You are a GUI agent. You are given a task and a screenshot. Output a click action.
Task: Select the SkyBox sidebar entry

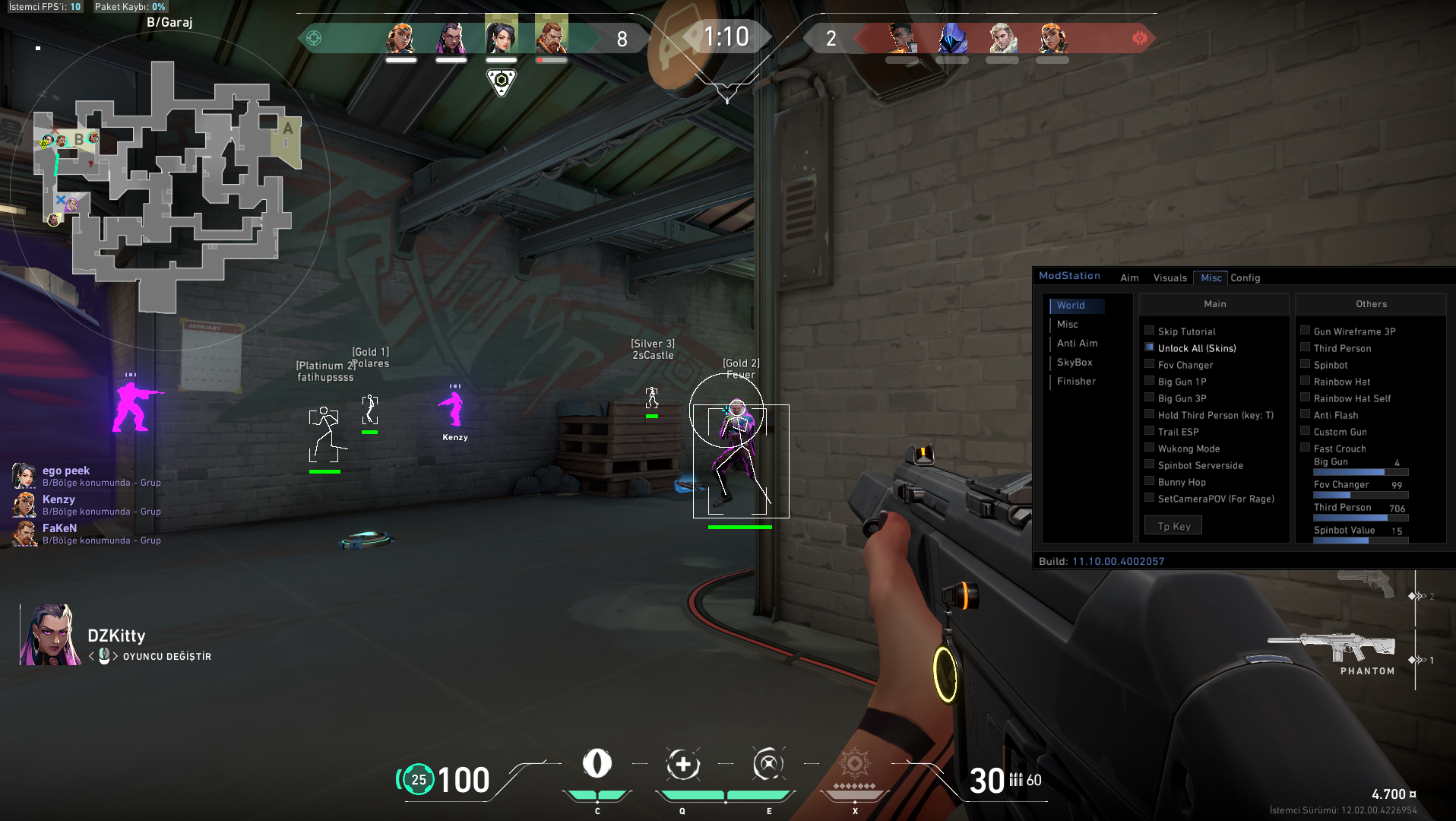point(1075,363)
